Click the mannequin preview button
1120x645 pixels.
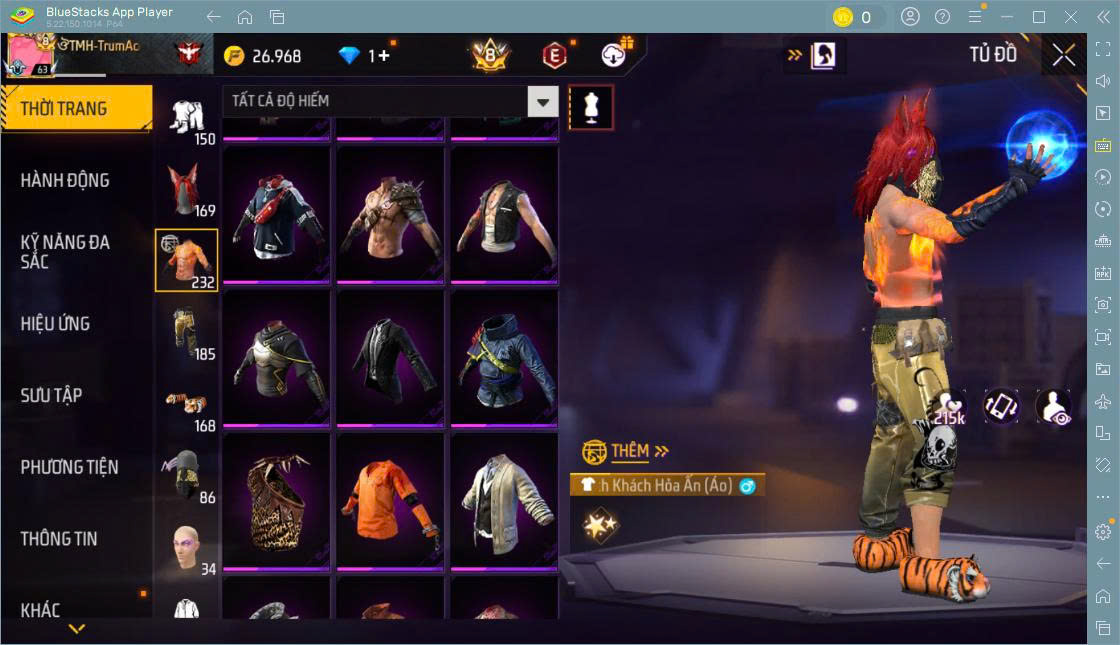tap(591, 107)
